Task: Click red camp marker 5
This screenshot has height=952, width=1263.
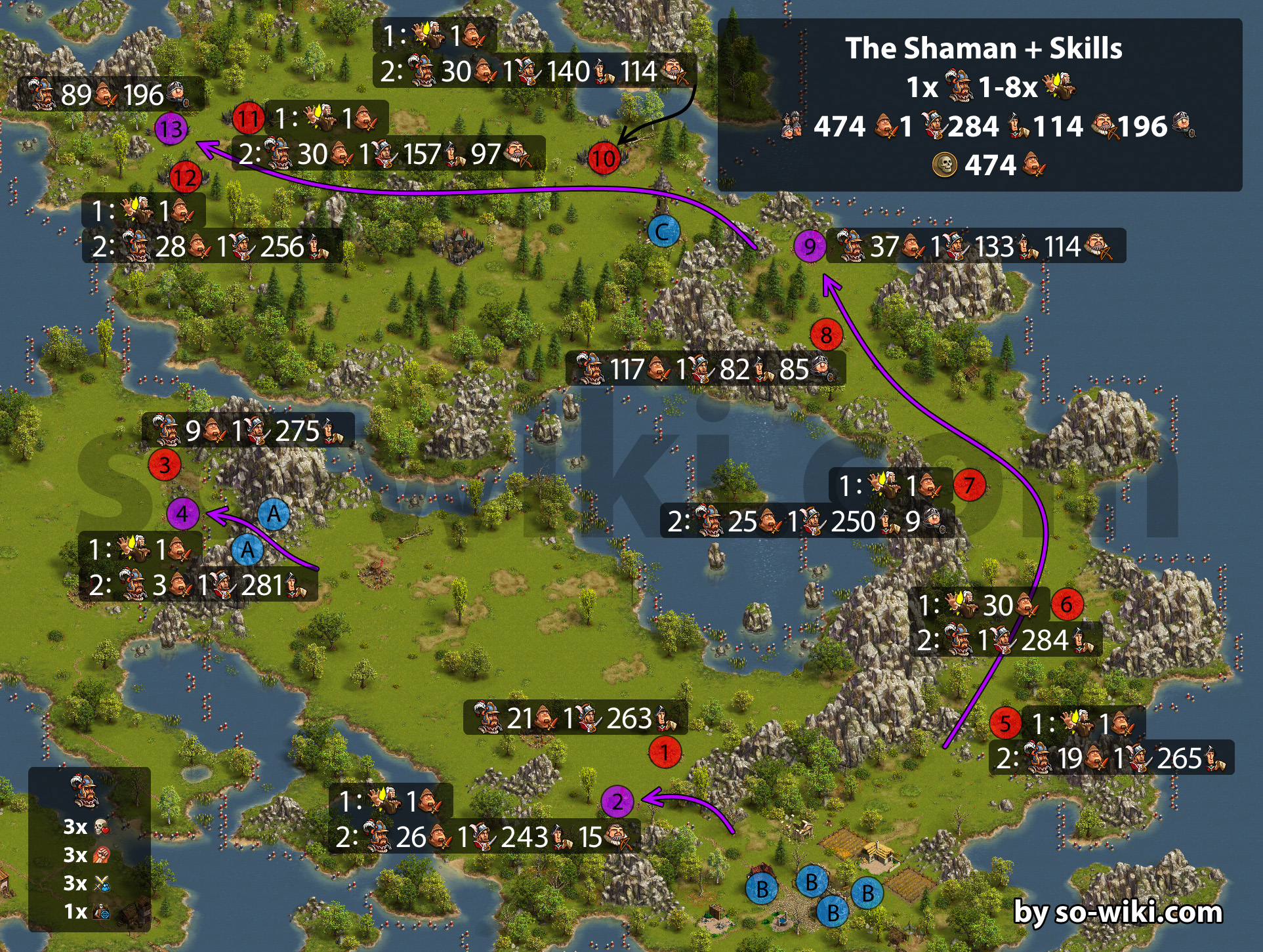Action: (1005, 724)
